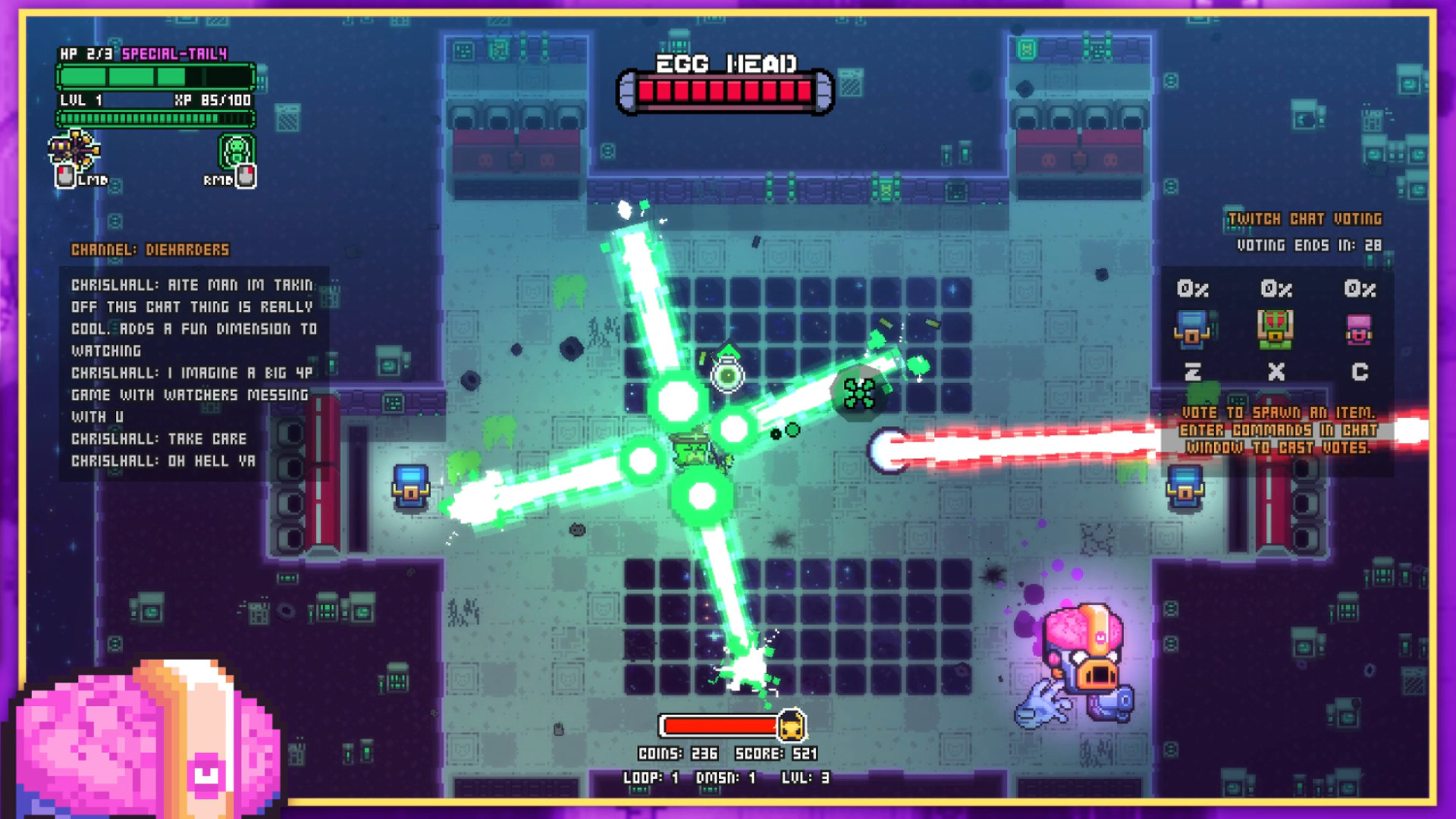Vote for item option C
Screen dimensions: 1456x819
click(x=1358, y=372)
